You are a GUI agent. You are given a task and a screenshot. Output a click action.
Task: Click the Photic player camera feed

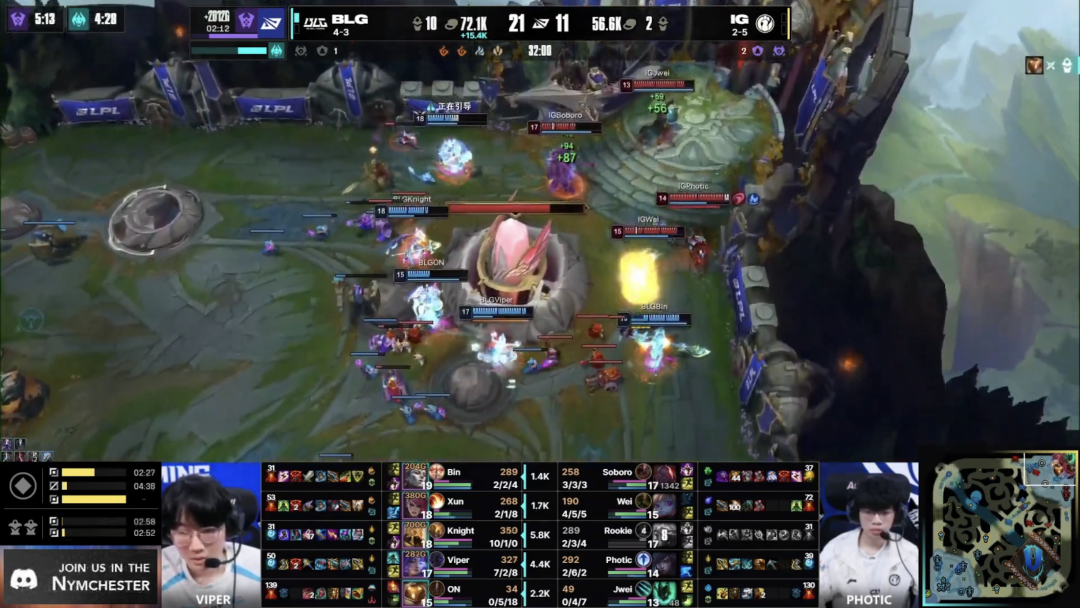coord(868,535)
